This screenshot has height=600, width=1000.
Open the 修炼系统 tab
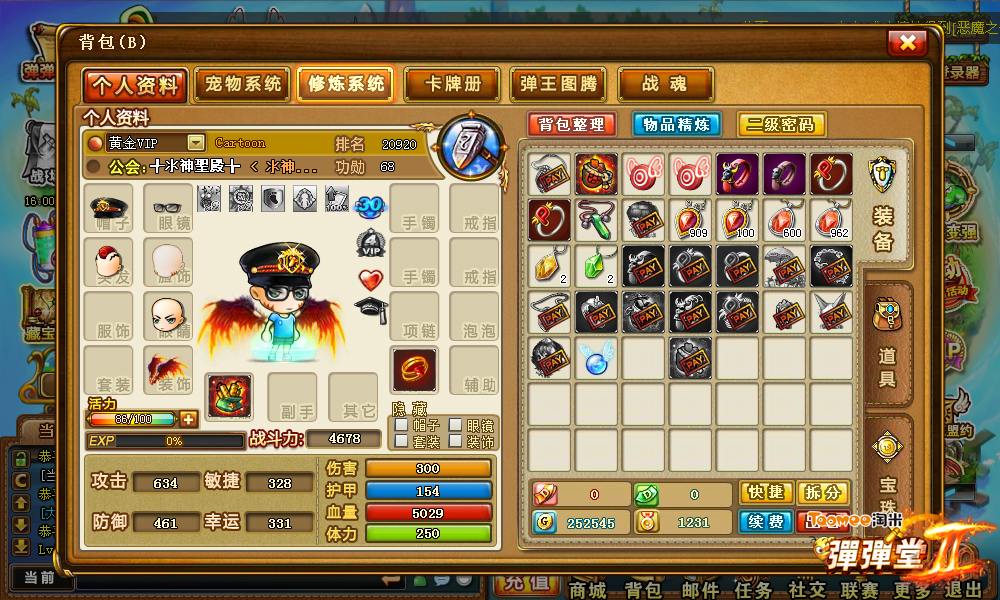click(x=345, y=84)
